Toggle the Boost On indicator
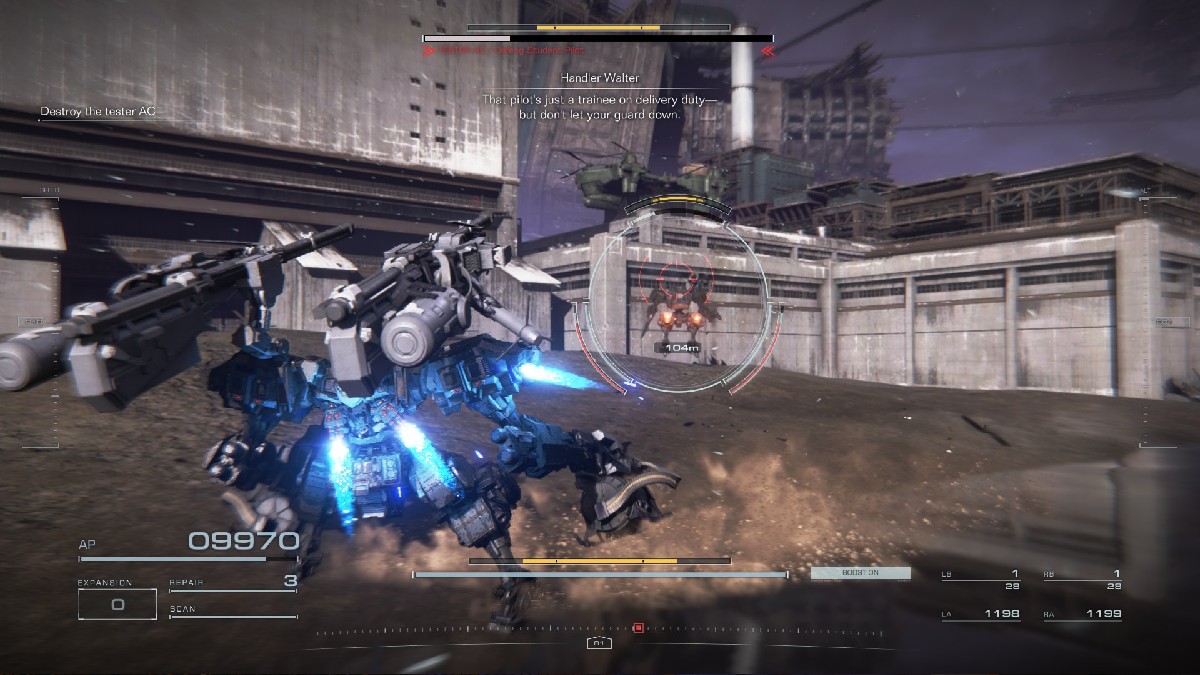The height and width of the screenshot is (675, 1200). pyautogui.click(x=860, y=574)
